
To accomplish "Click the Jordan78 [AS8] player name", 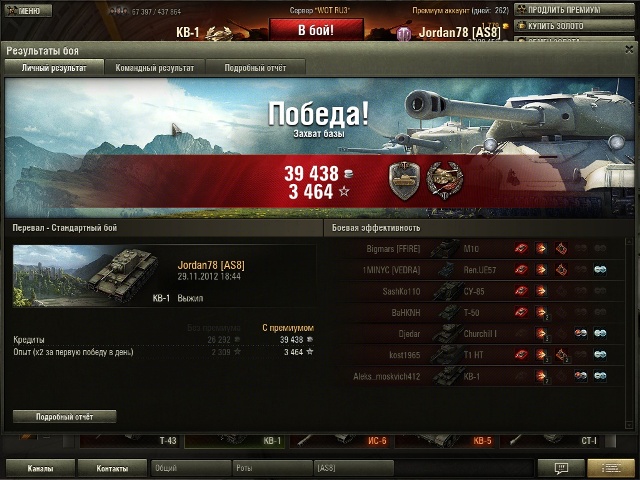I will pyautogui.click(x=210, y=265).
